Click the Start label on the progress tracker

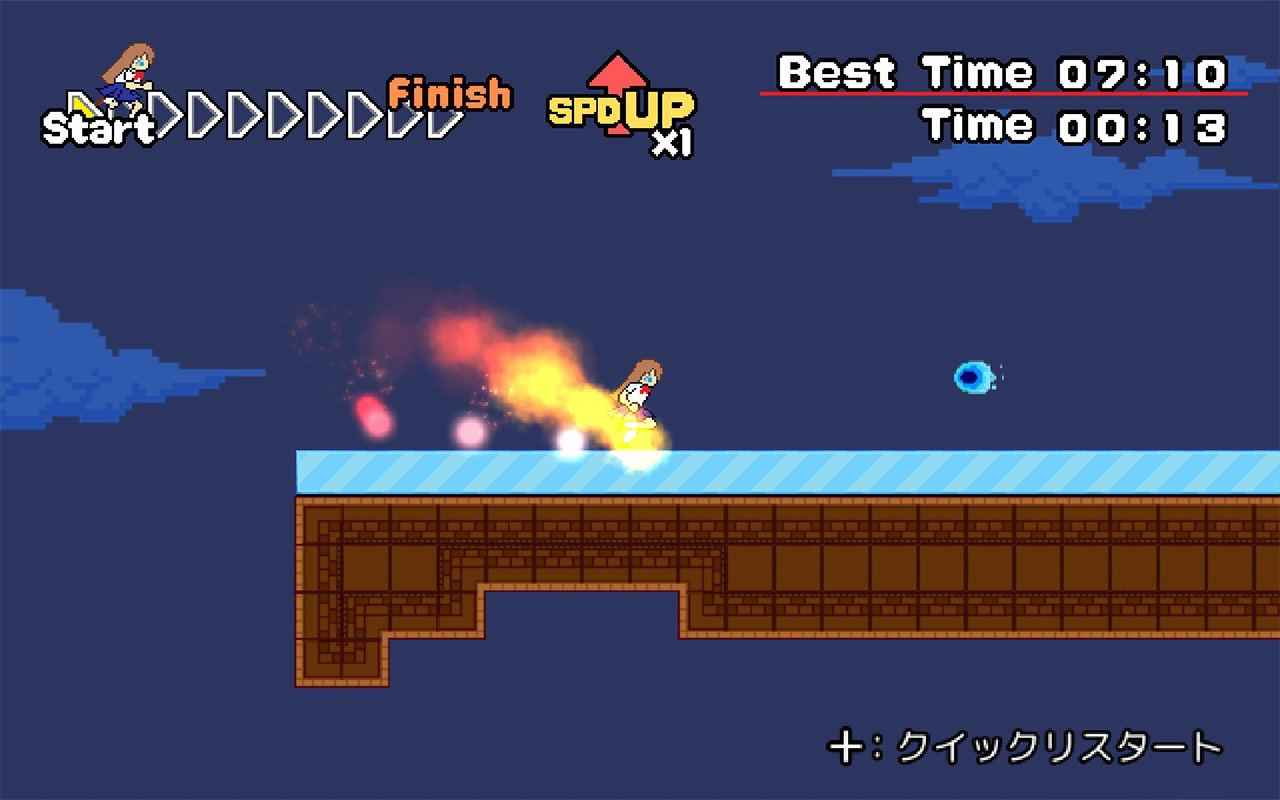tap(98, 128)
